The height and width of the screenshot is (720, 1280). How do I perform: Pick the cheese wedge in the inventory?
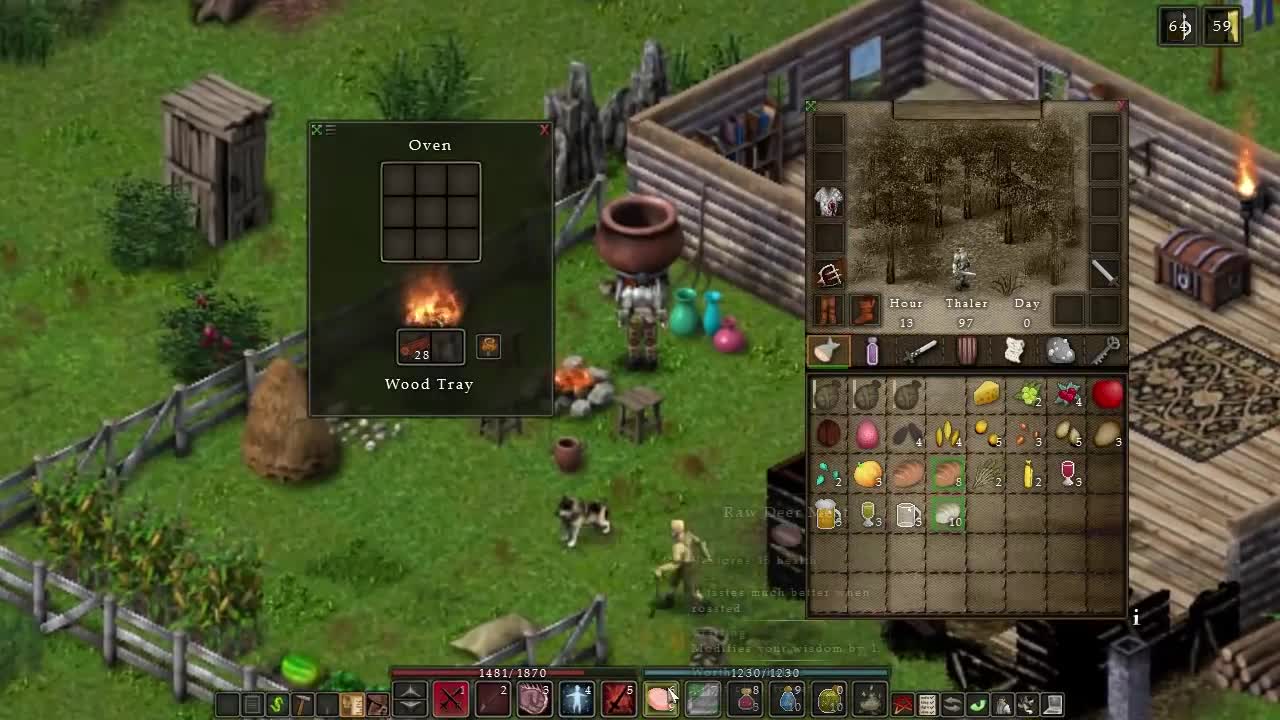click(x=987, y=394)
